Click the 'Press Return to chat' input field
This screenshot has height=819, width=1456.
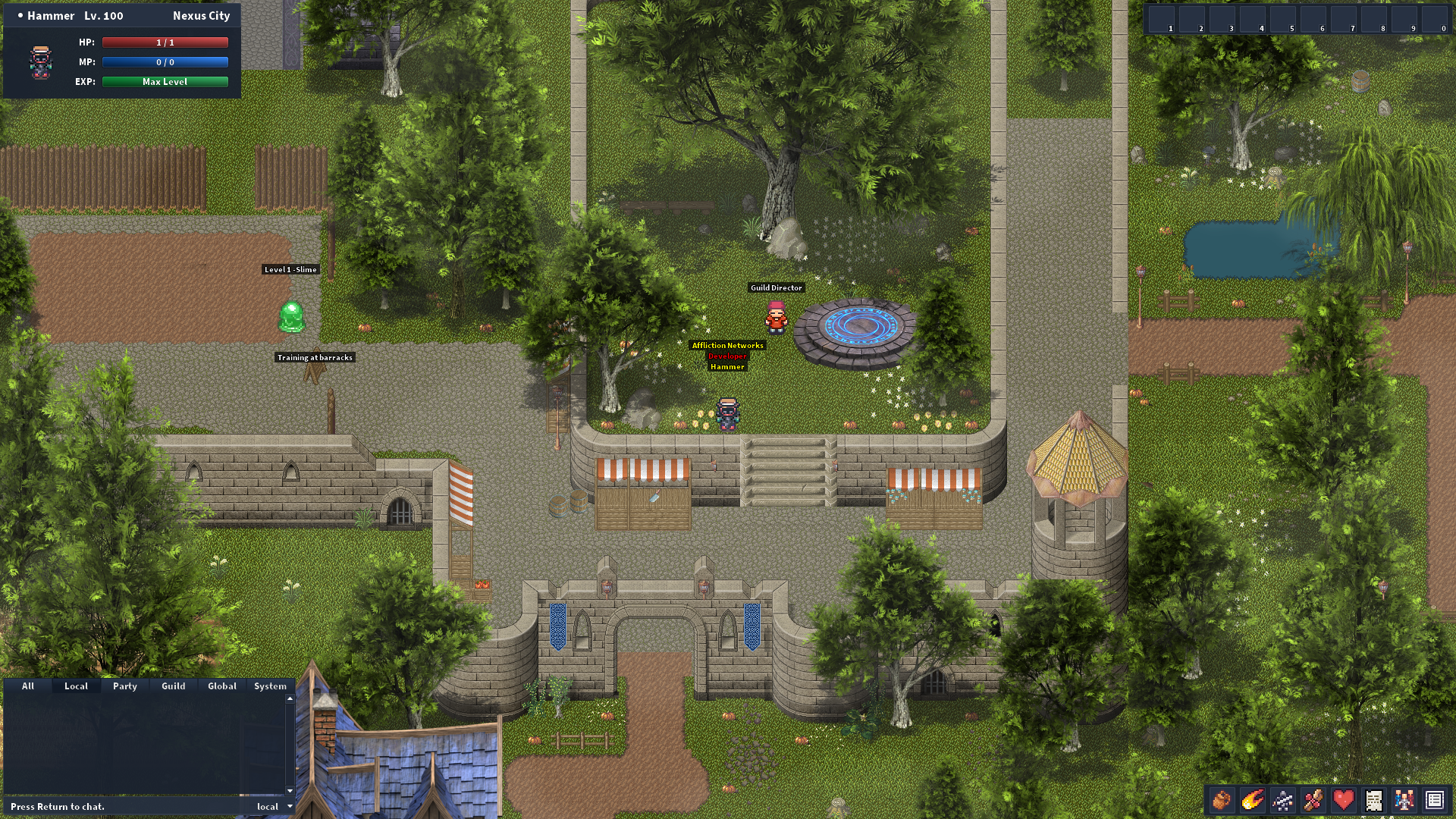(114, 807)
